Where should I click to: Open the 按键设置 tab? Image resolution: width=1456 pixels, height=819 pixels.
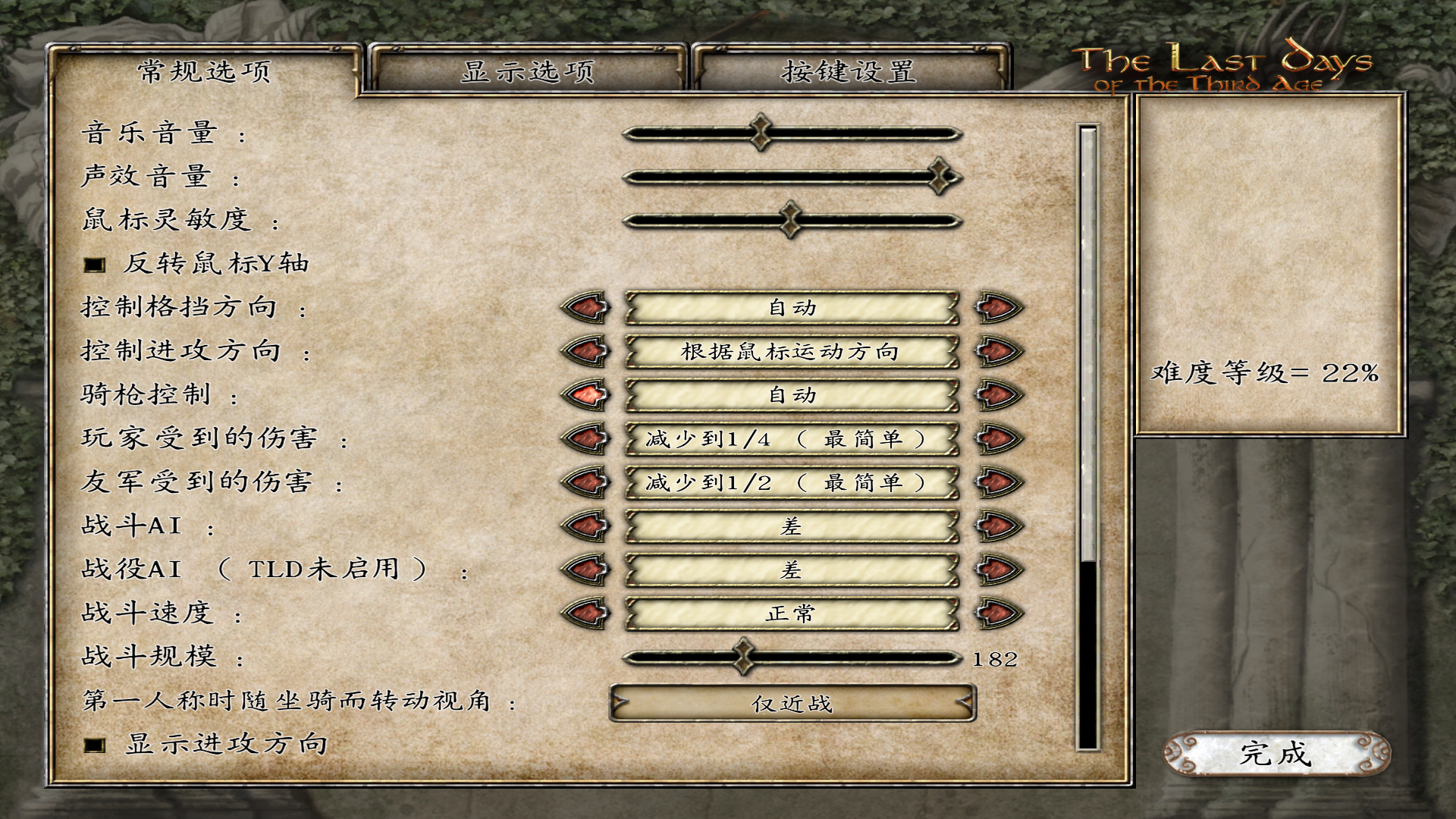849,71
